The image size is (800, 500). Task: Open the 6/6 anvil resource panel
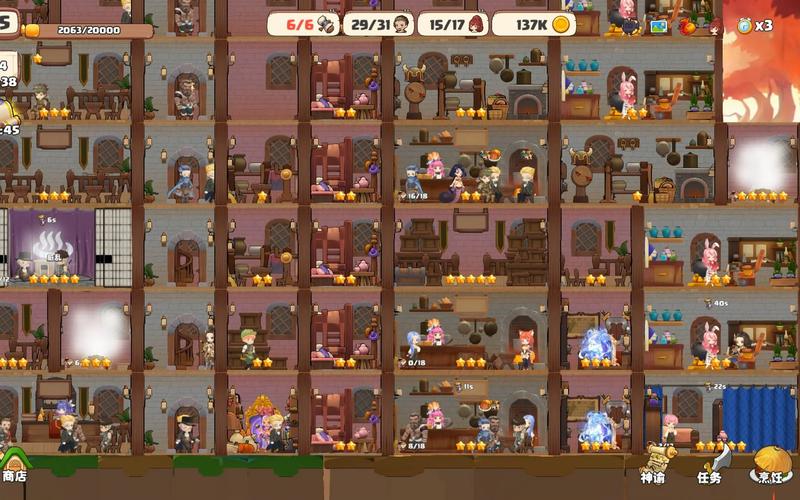303,24
